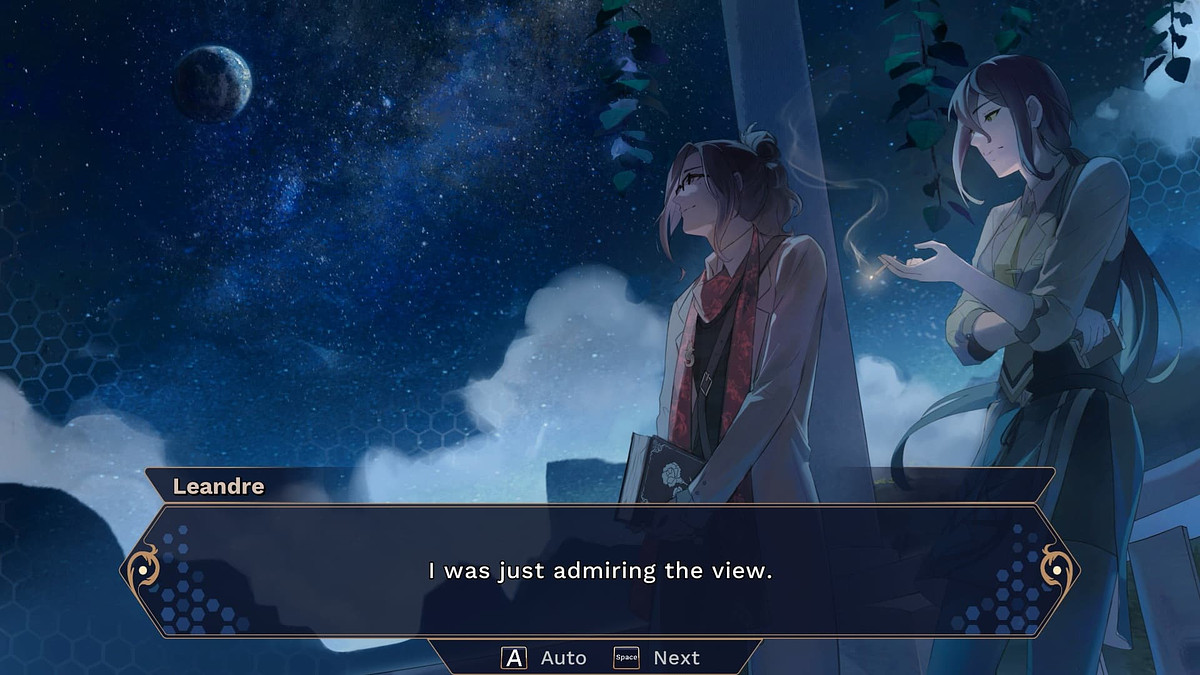Image resolution: width=1200 pixels, height=675 pixels.
Task: Click Leandre's dialogue text box to continue
Action: point(600,572)
